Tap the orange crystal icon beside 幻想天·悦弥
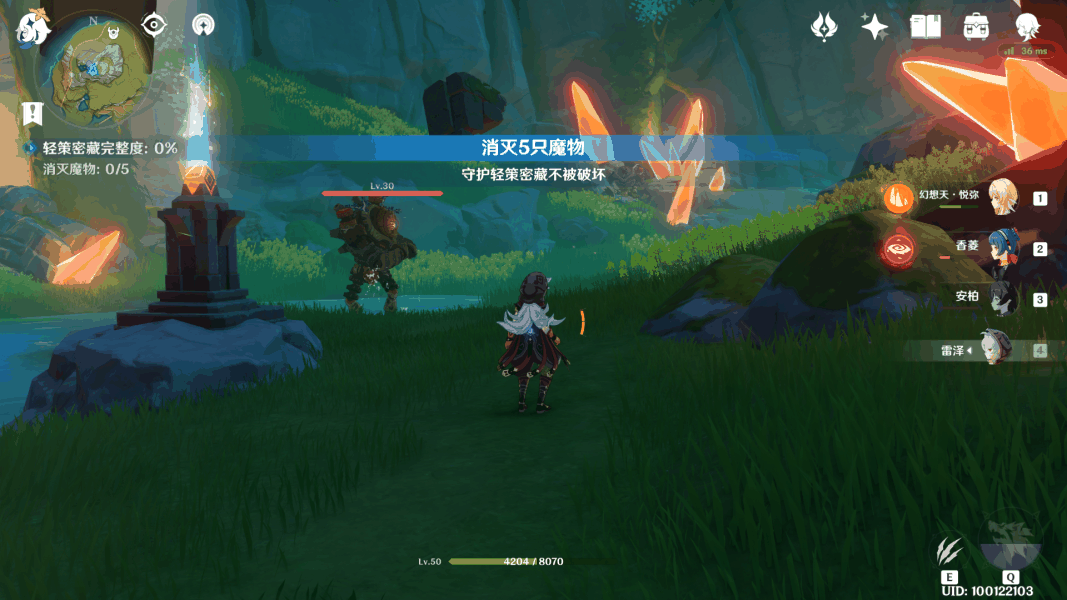Screen dimensions: 1067x600 (898, 197)
